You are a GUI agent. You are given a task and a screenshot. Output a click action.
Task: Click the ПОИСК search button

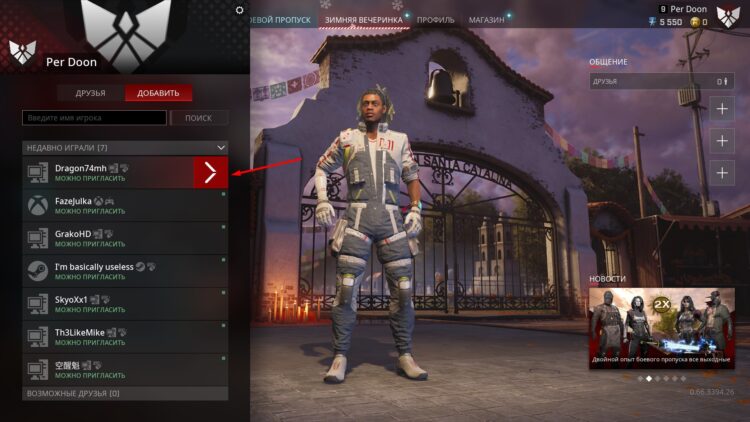198,118
